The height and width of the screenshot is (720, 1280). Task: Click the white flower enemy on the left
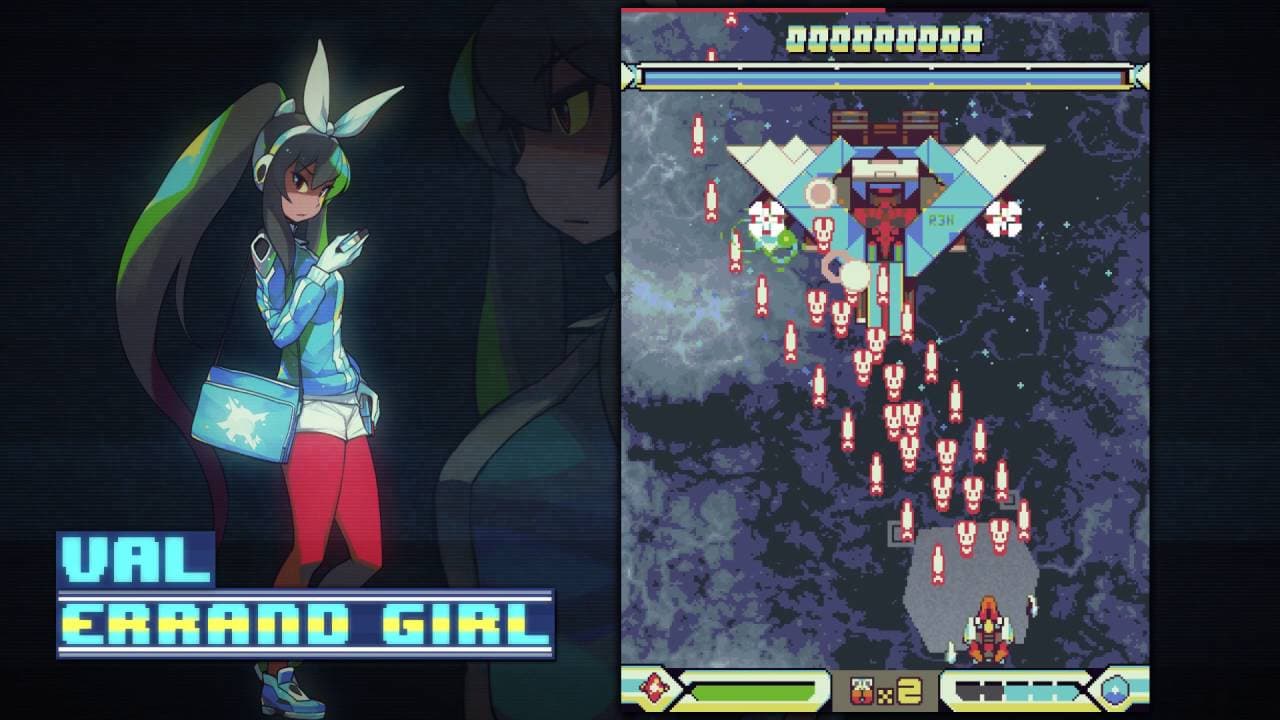764,219
